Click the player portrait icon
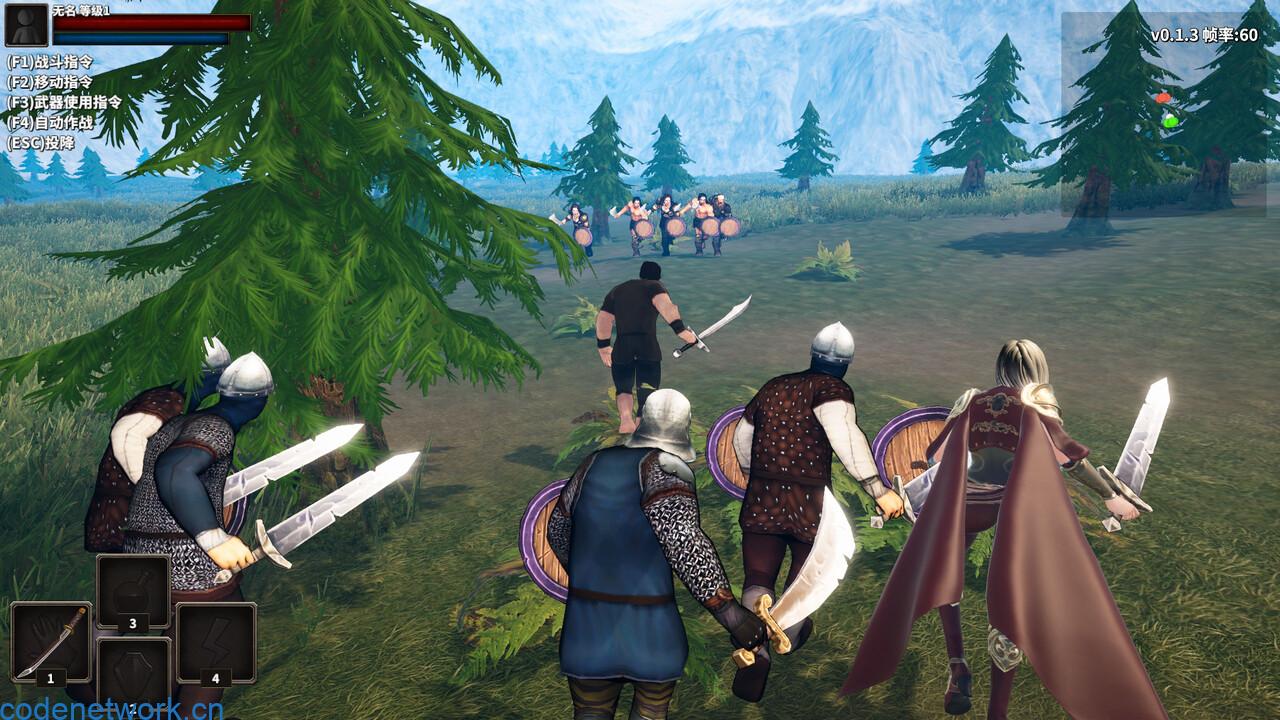 (x=26, y=25)
